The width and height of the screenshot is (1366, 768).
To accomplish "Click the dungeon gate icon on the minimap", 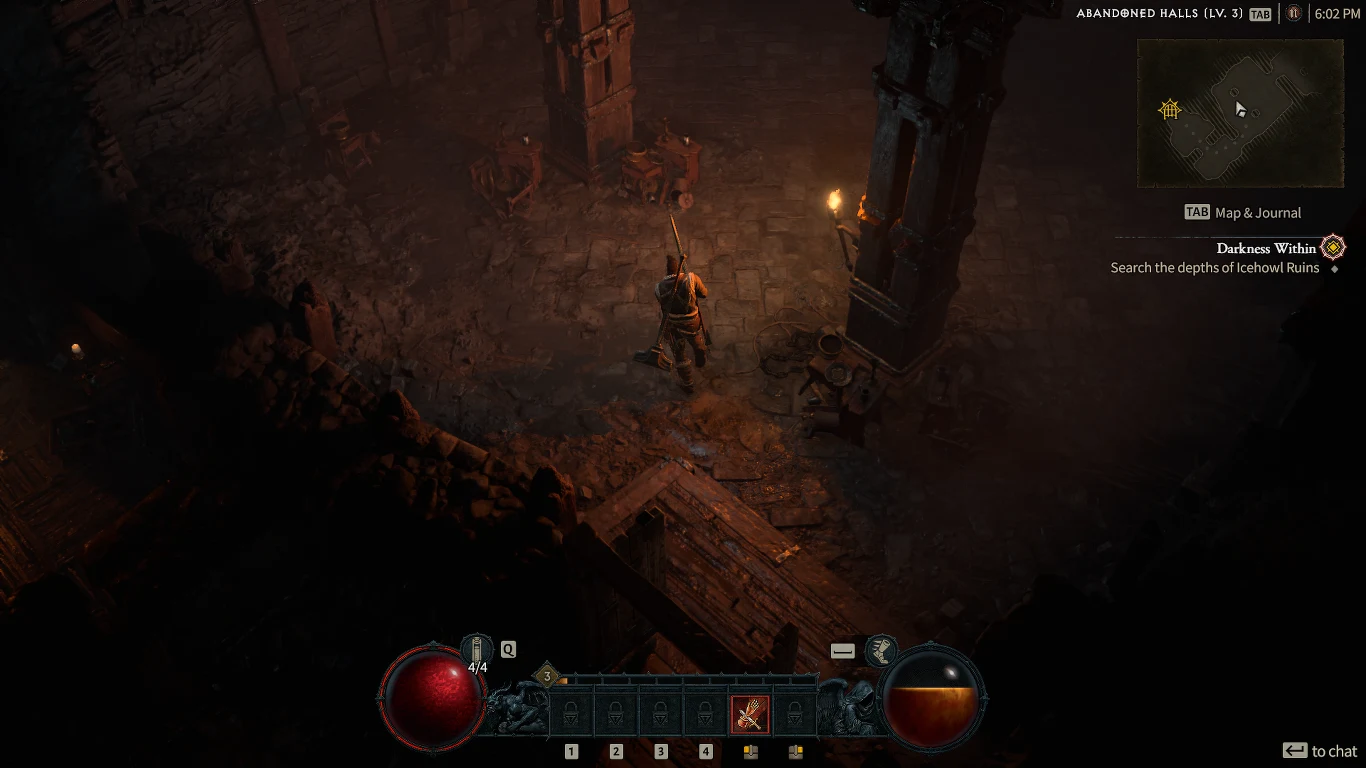I will coord(1168,110).
